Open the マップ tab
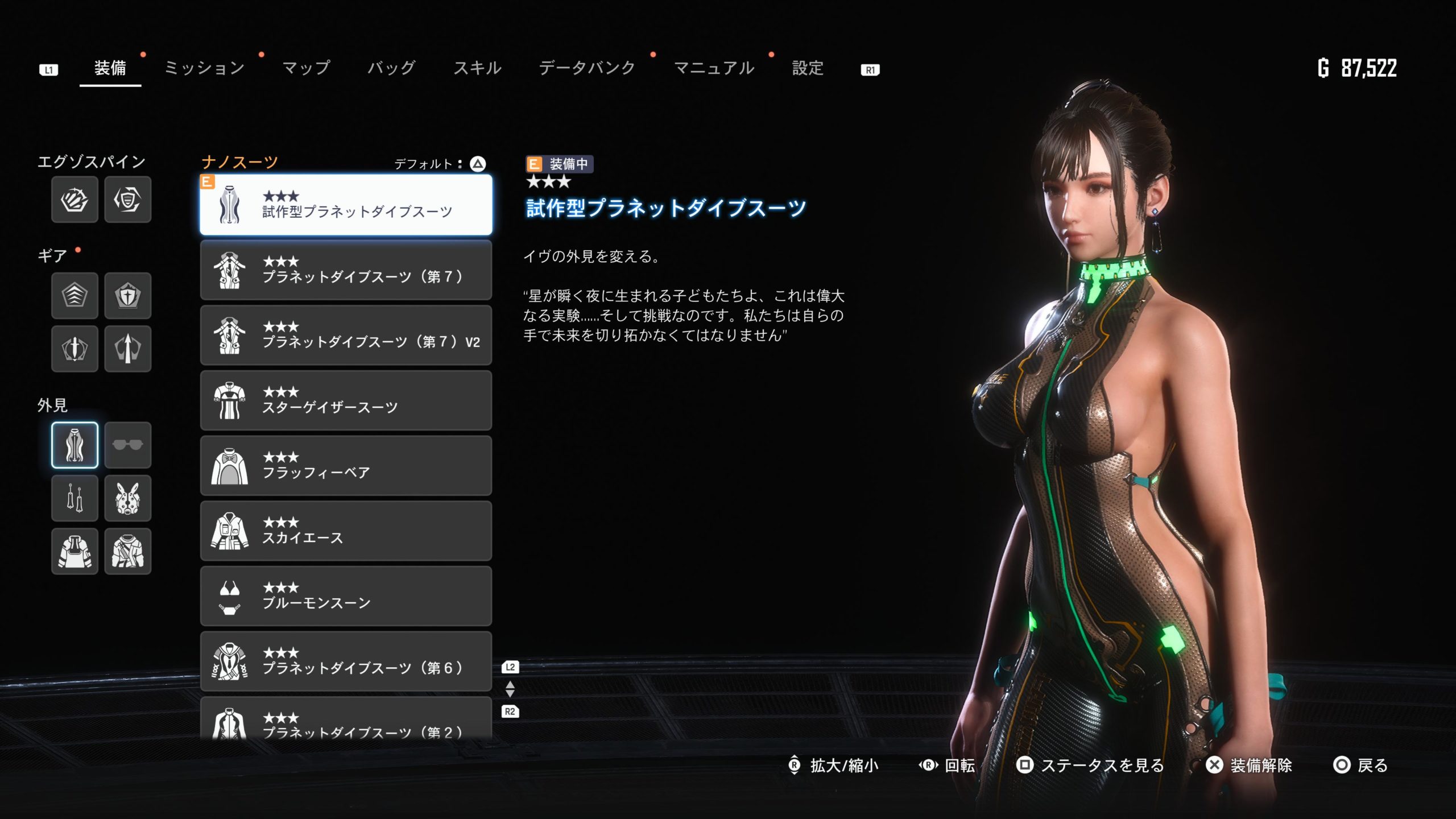The image size is (1456, 819). (306, 68)
